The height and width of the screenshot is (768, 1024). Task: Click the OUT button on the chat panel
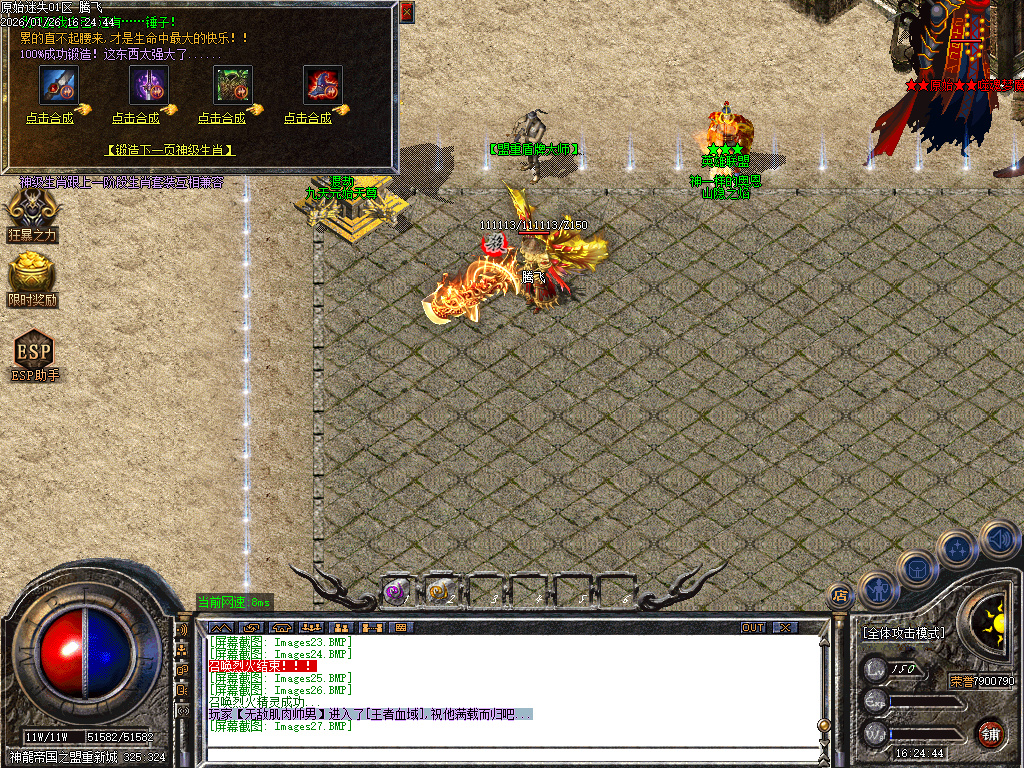(x=753, y=627)
